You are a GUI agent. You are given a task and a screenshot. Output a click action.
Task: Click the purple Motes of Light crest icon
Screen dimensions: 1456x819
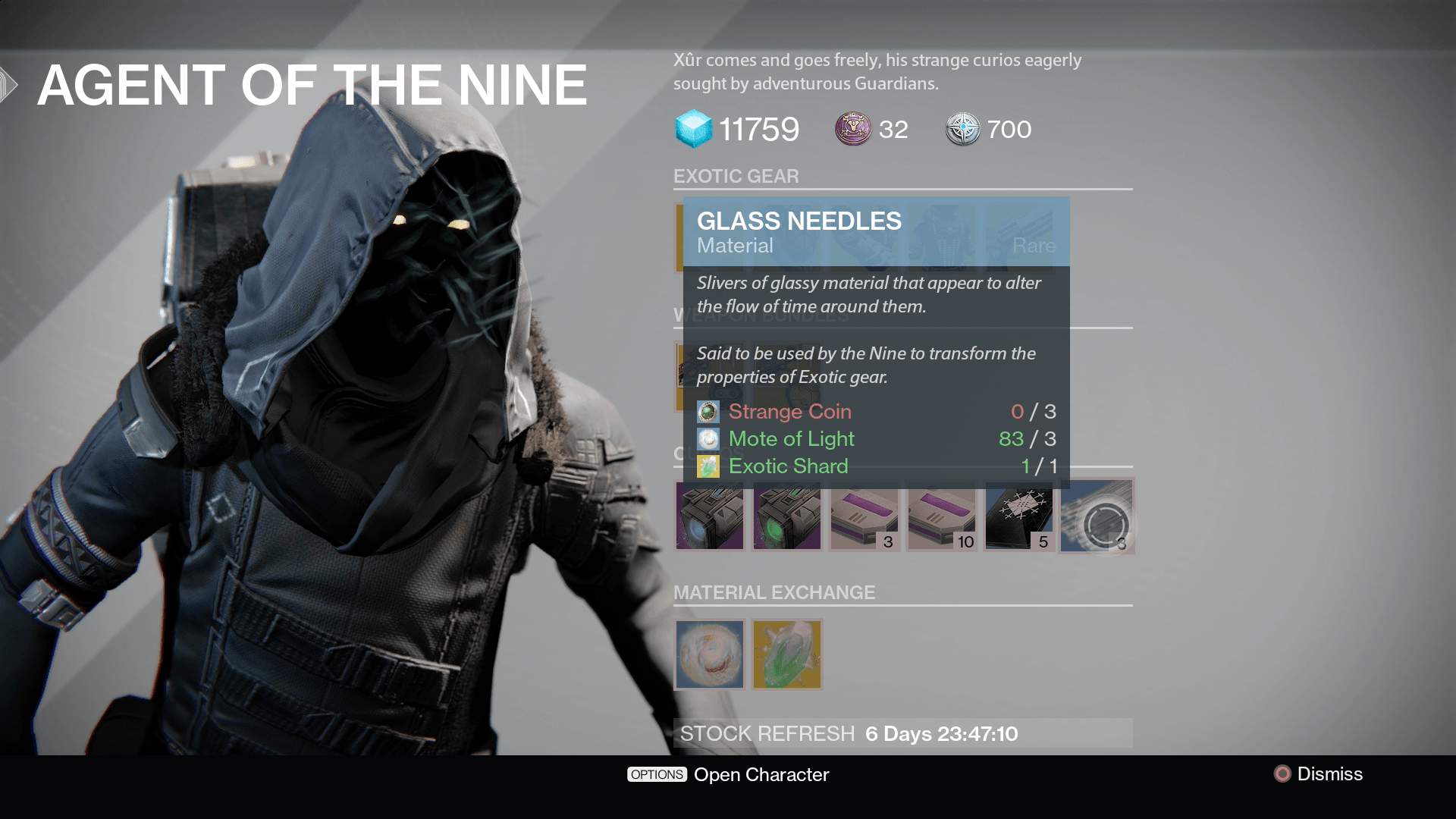[852, 129]
